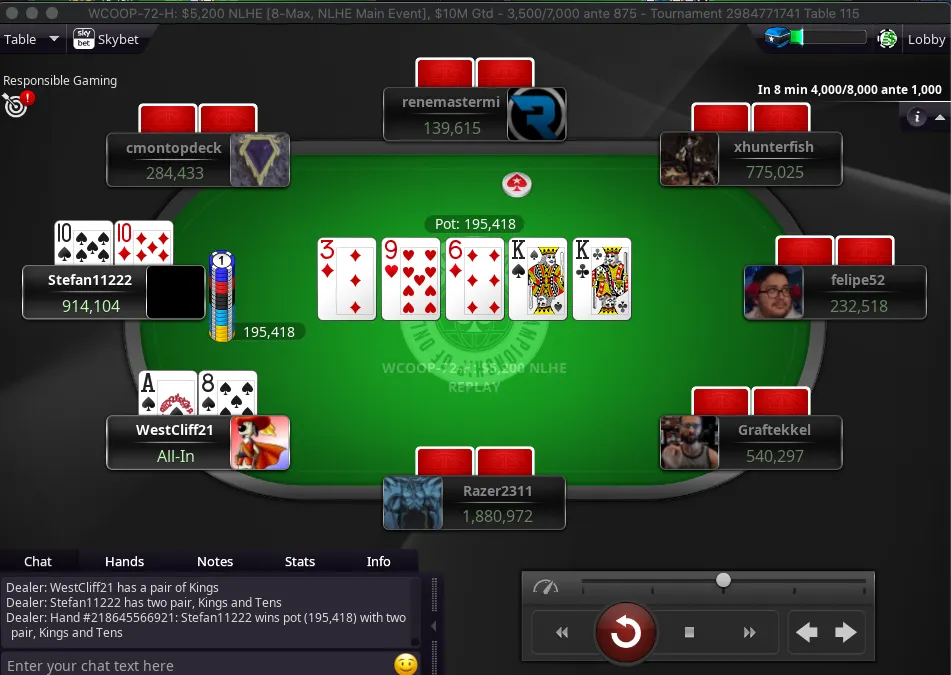Skip to the next hand with right arrow
The height and width of the screenshot is (675, 951).
pyautogui.click(x=846, y=632)
